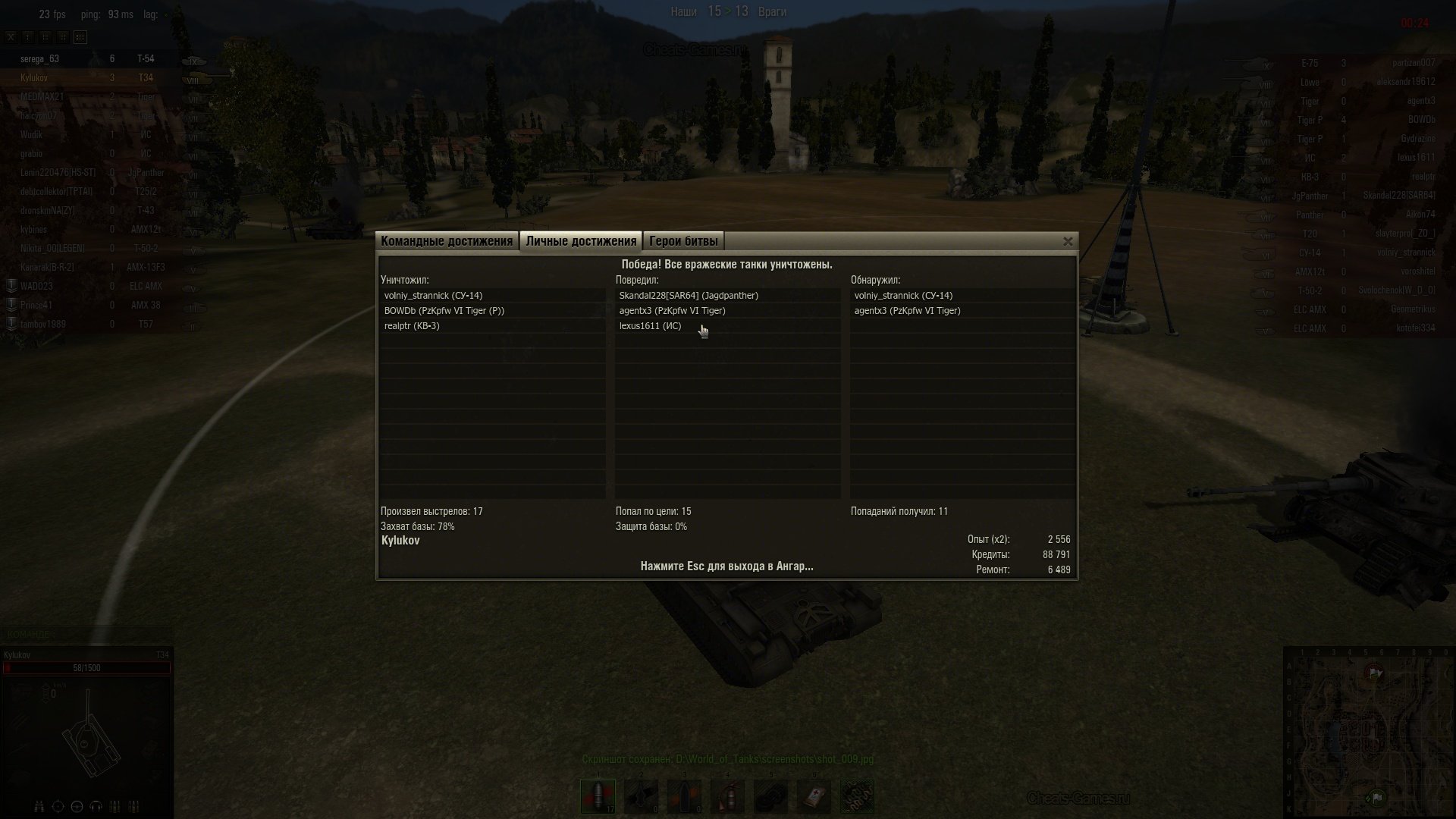Select the first shell slot with 17 rounds
The width and height of the screenshot is (1456, 819).
click(x=598, y=796)
